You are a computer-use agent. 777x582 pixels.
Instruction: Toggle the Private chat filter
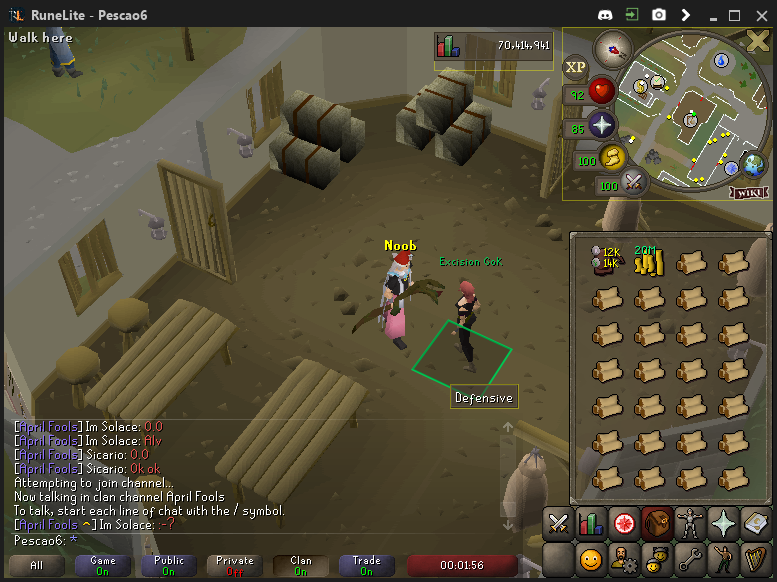pyautogui.click(x=235, y=566)
